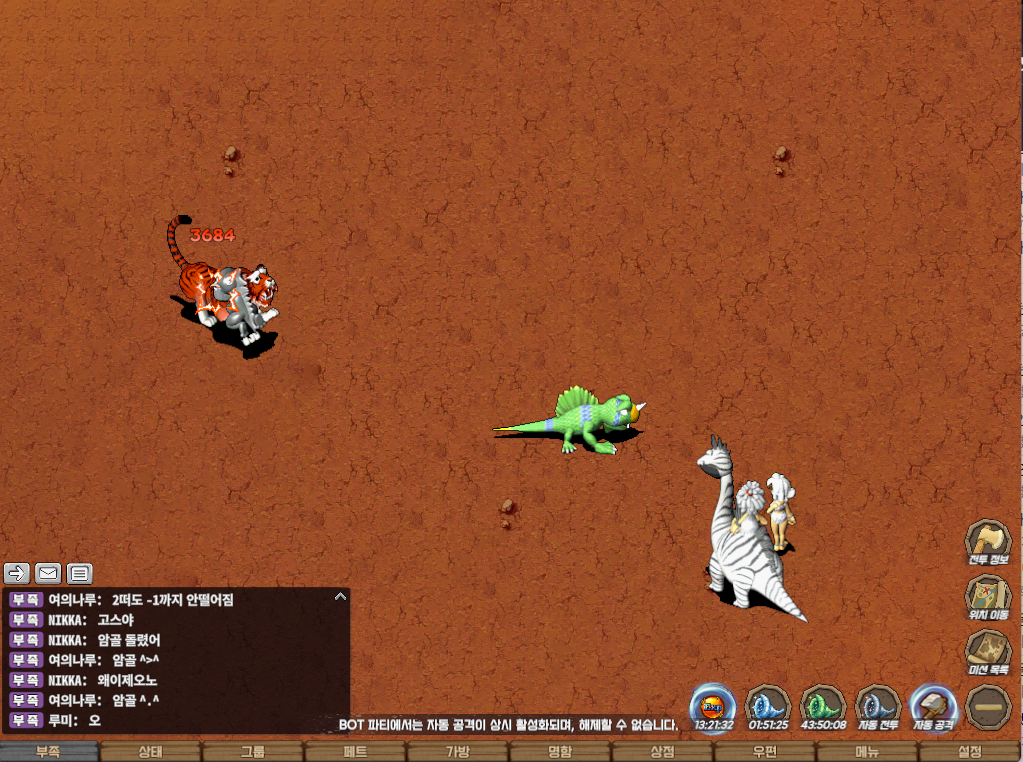Open the 메뉴 (menu) button
Screen dimensions: 1023x762
(x=867, y=752)
